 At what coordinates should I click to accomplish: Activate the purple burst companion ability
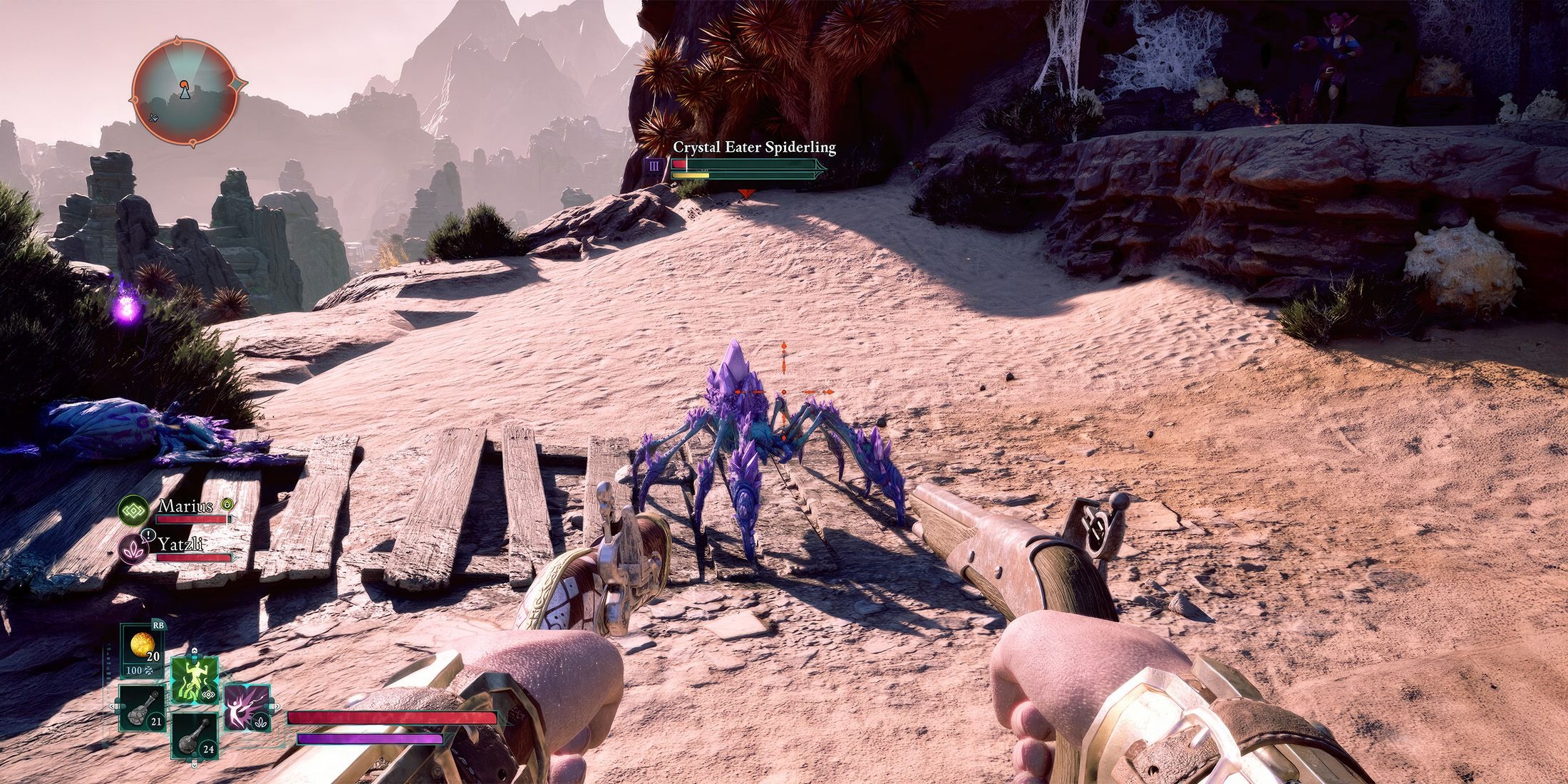pos(247,706)
